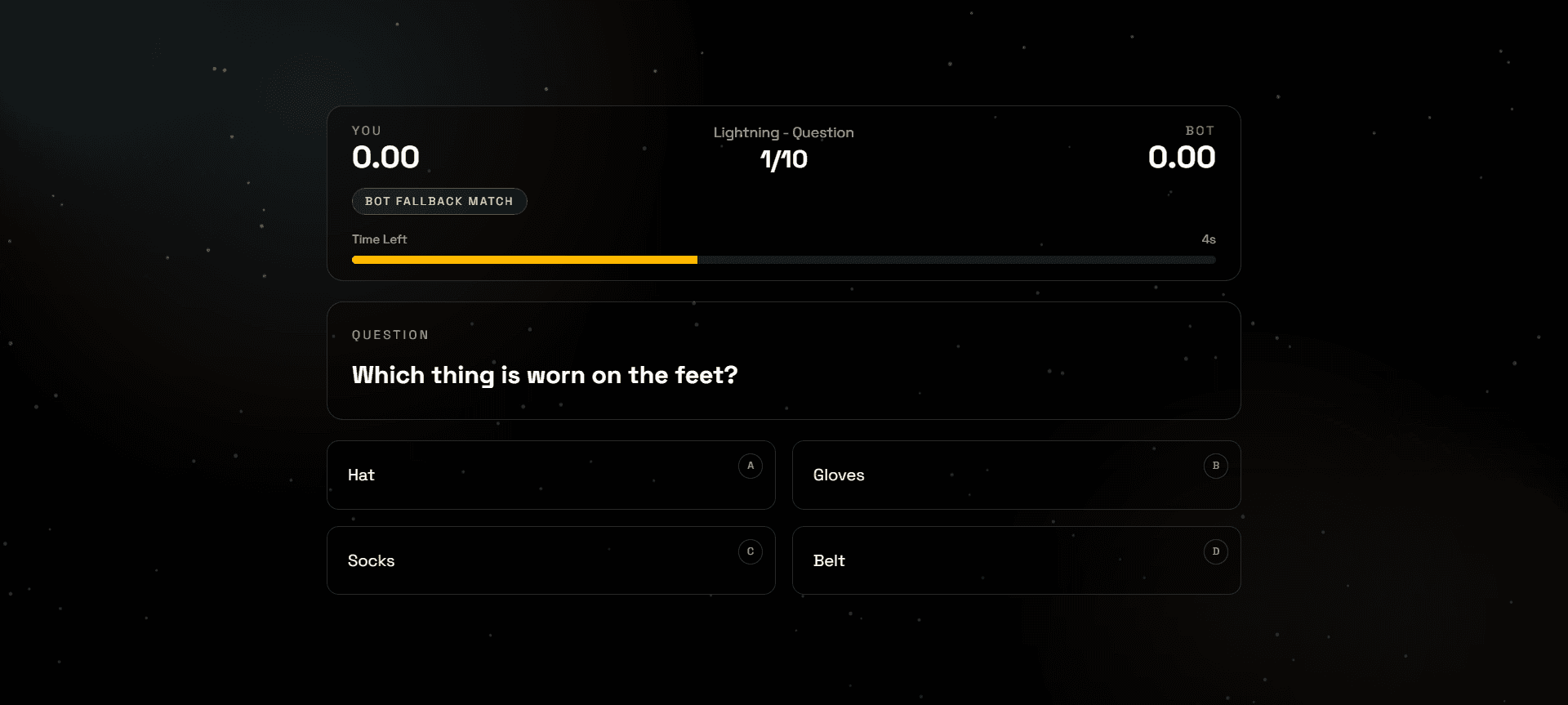Click the YOU label in the scoreboard
Screen dimensions: 1568x705
coord(366,131)
